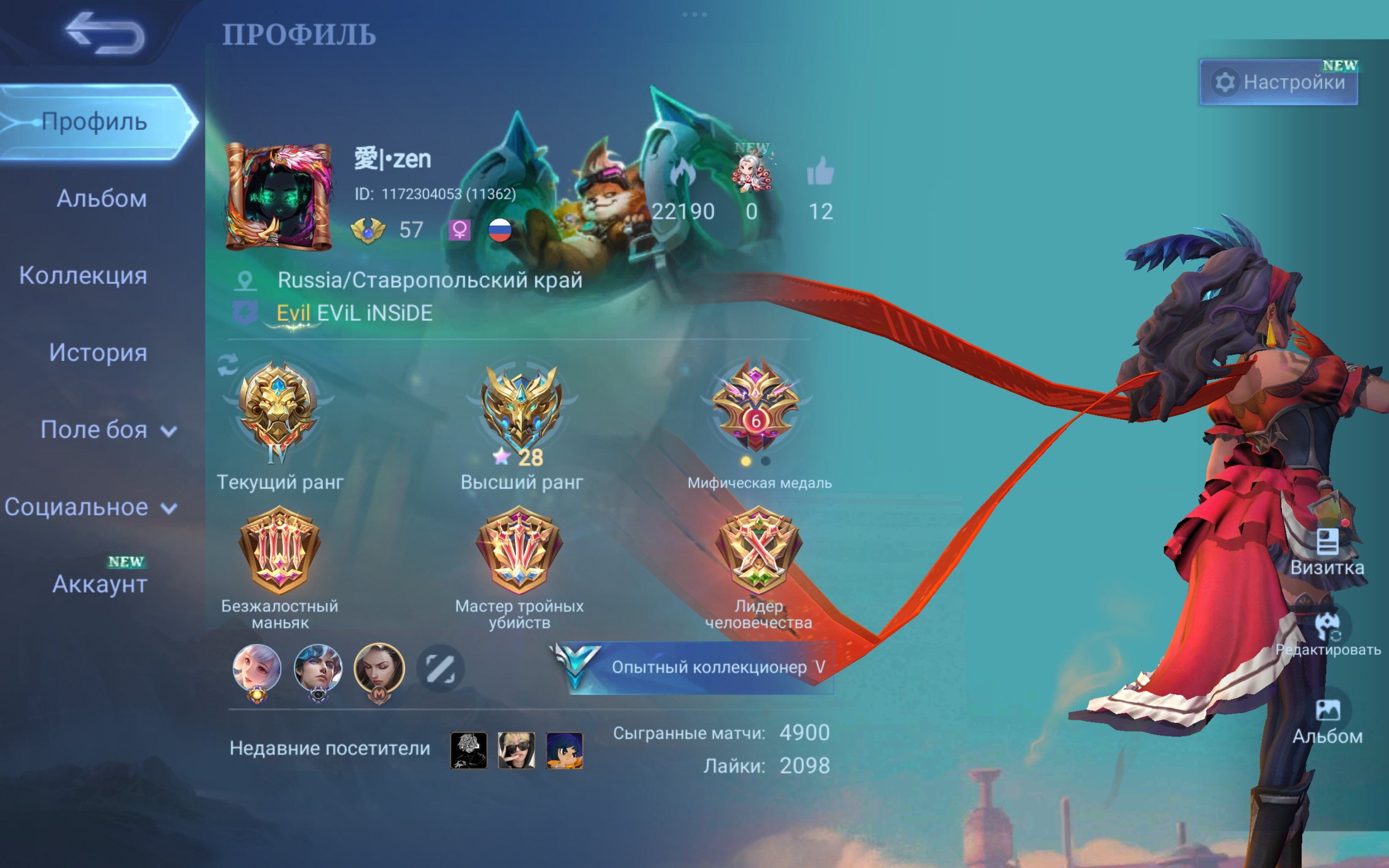Go back using the return arrow

[105, 33]
